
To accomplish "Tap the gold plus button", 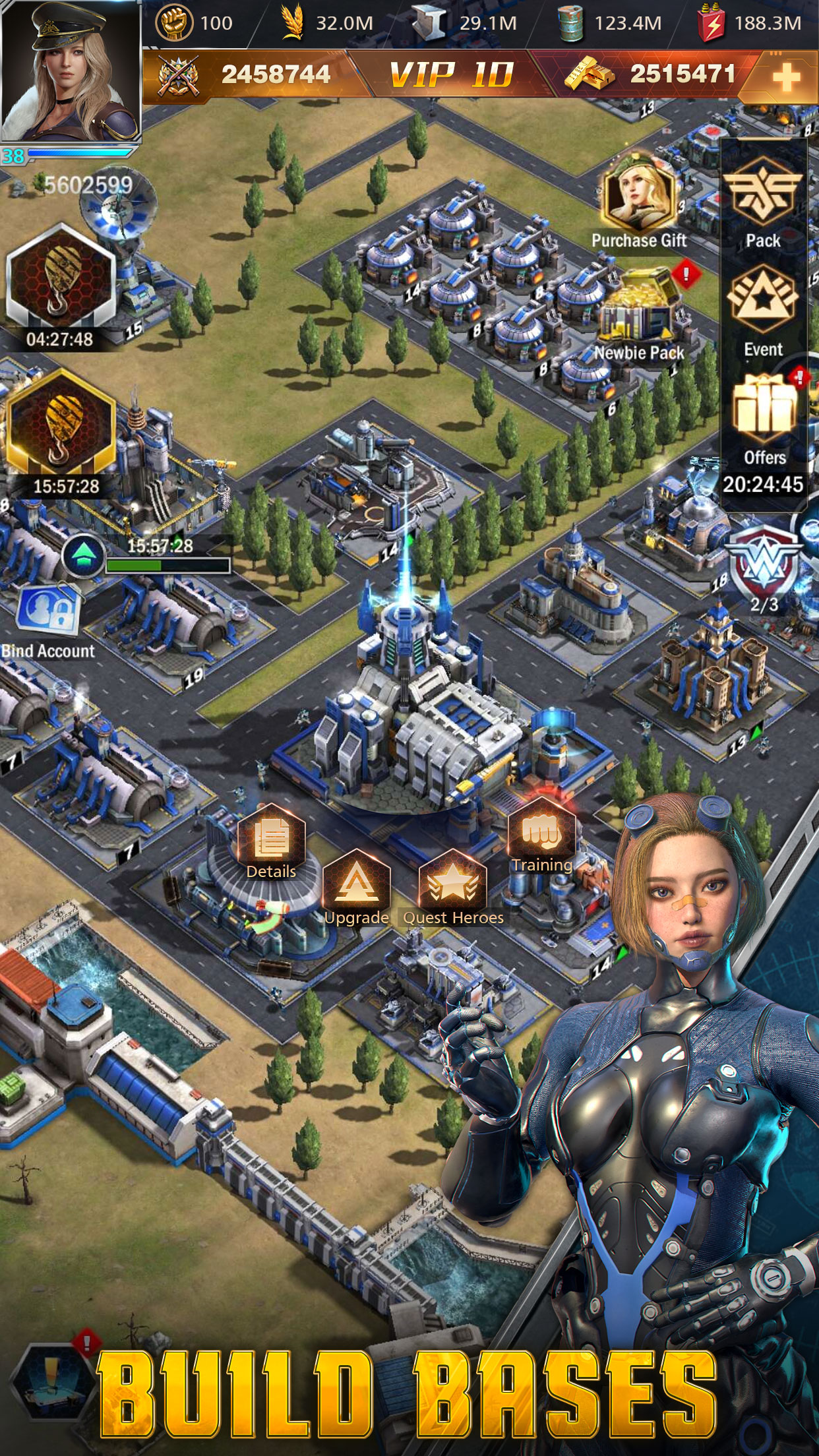I will 785,78.
